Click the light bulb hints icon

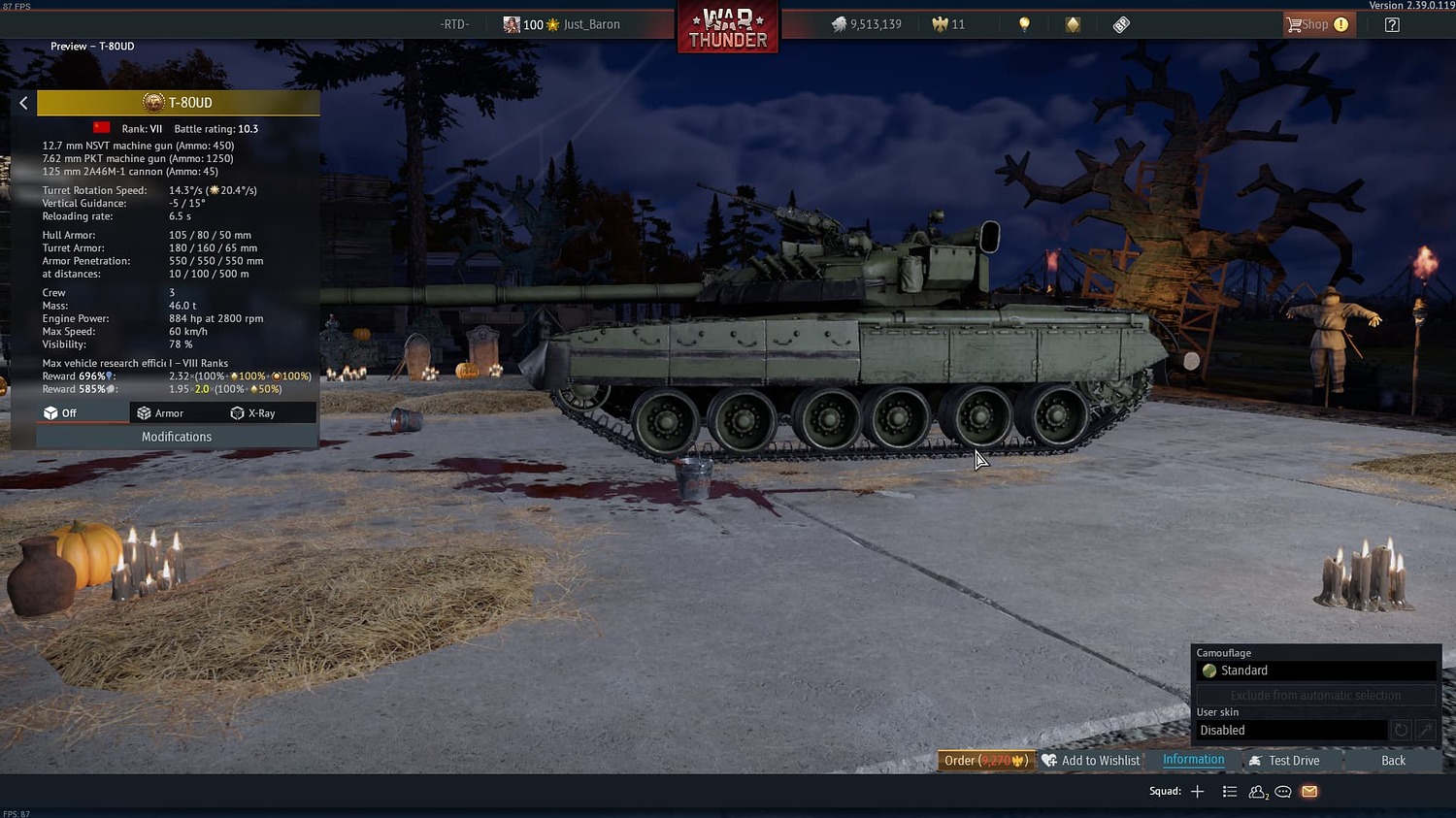click(x=1025, y=23)
